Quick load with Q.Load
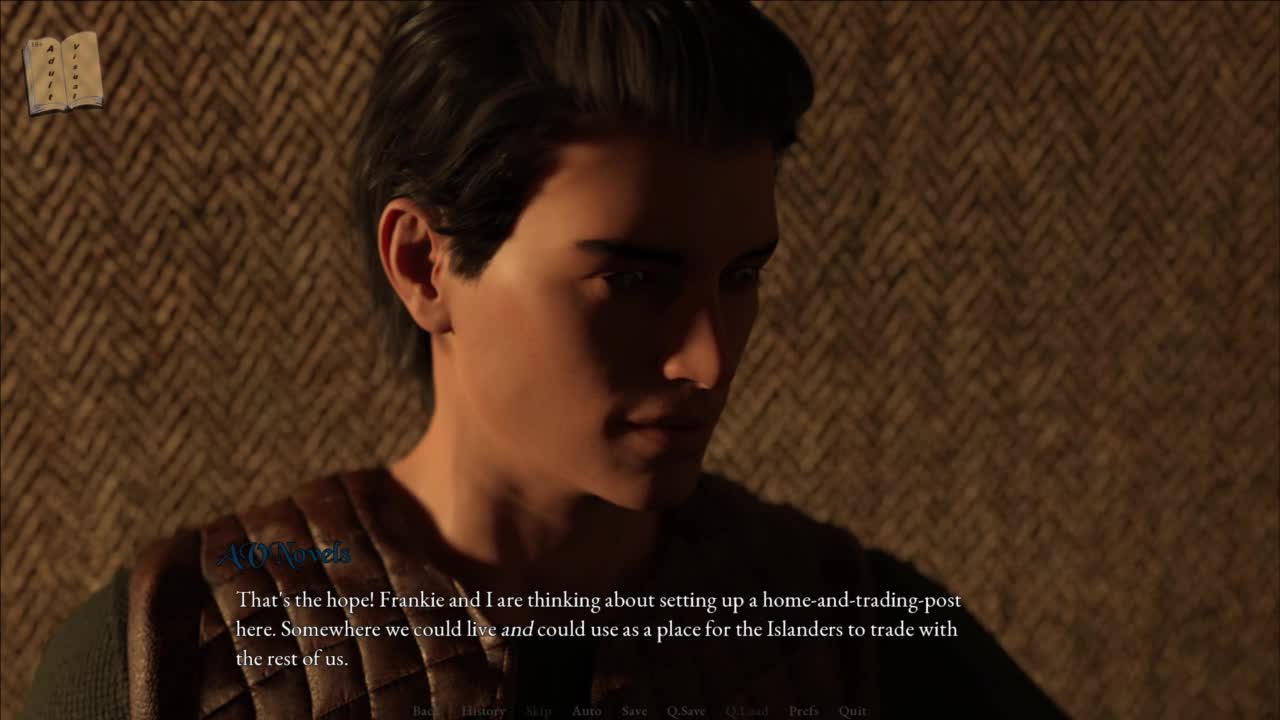This screenshot has width=1280, height=720. click(x=747, y=711)
